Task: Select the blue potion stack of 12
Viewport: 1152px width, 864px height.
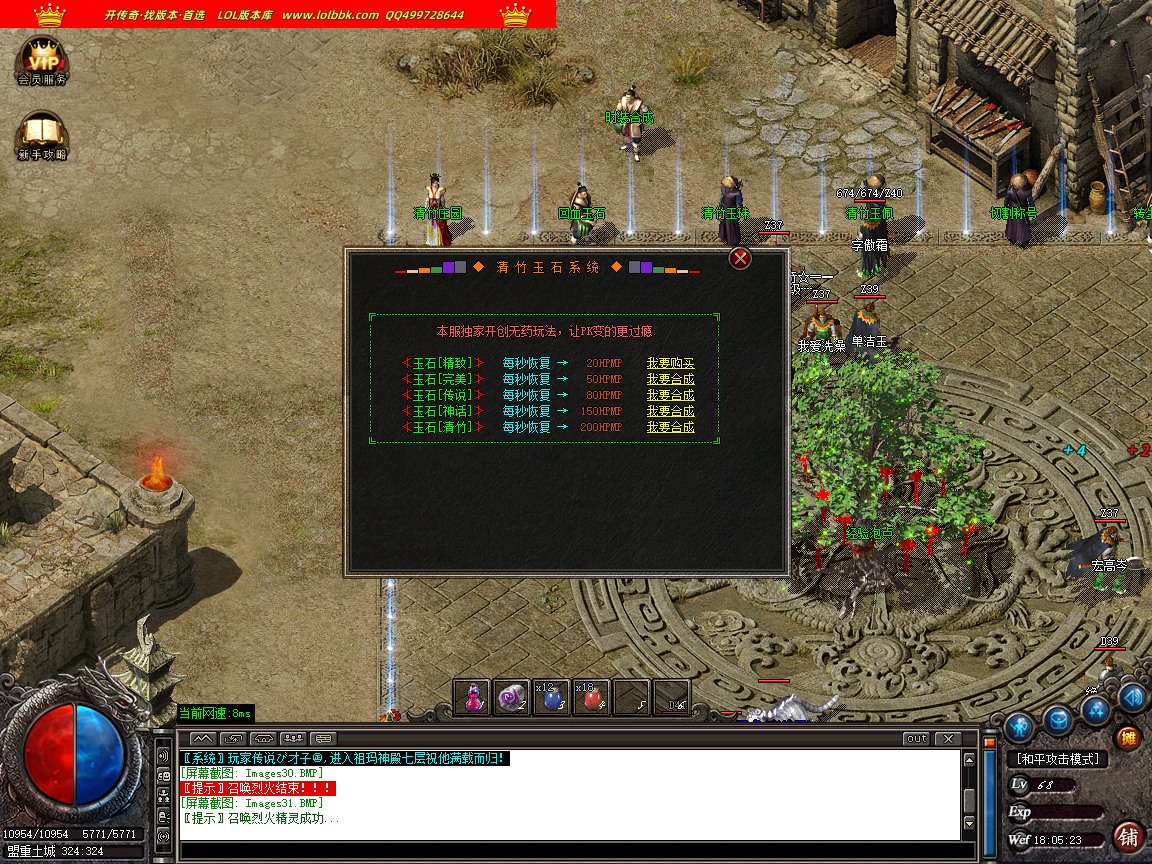Action: click(x=551, y=699)
